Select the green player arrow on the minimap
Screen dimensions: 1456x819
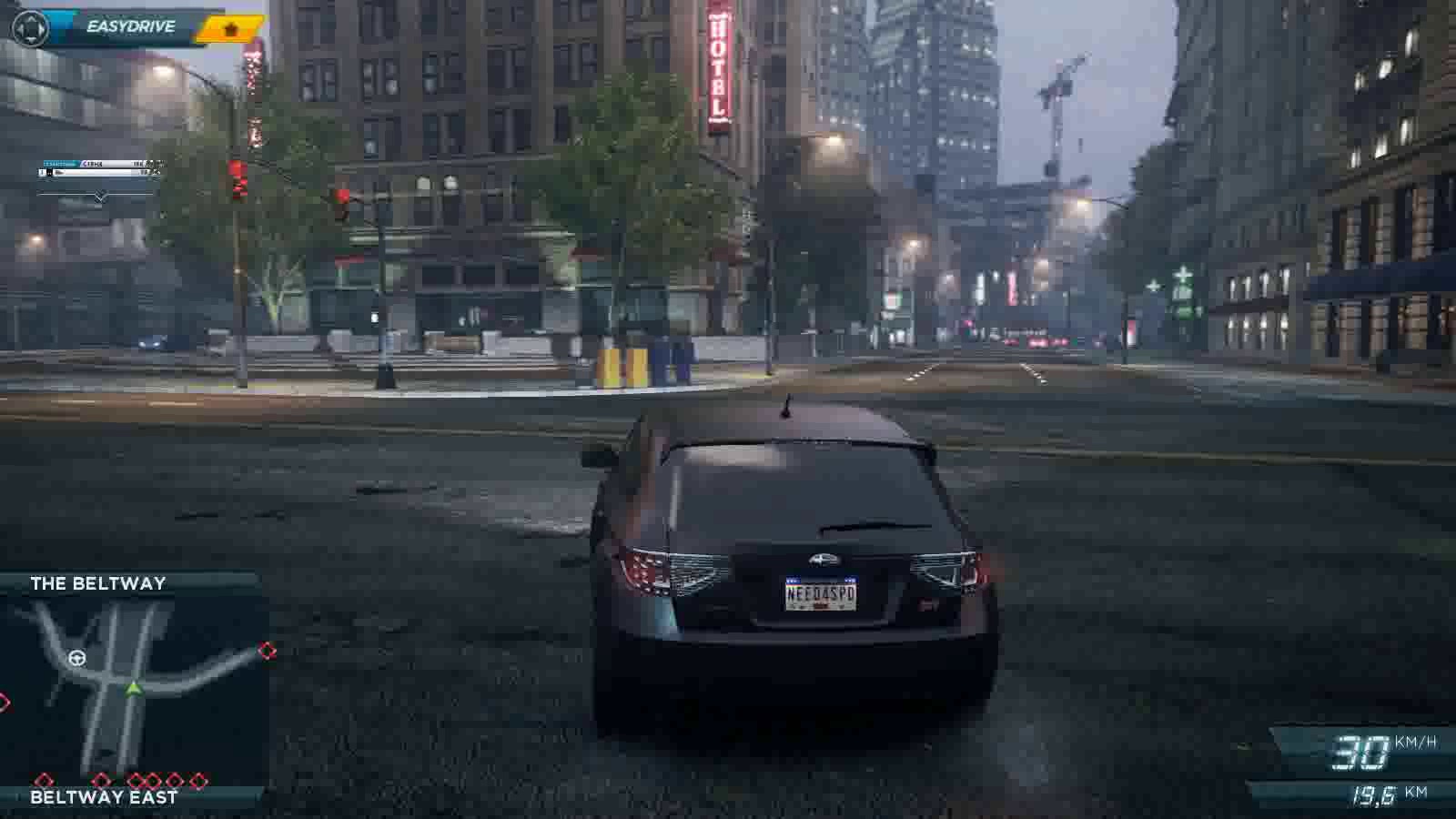tap(134, 688)
